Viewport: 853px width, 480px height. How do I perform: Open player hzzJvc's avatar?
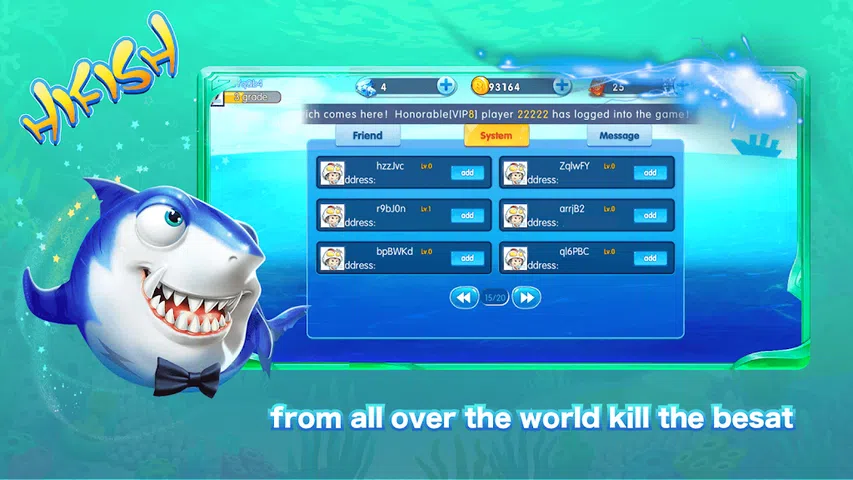(x=331, y=173)
